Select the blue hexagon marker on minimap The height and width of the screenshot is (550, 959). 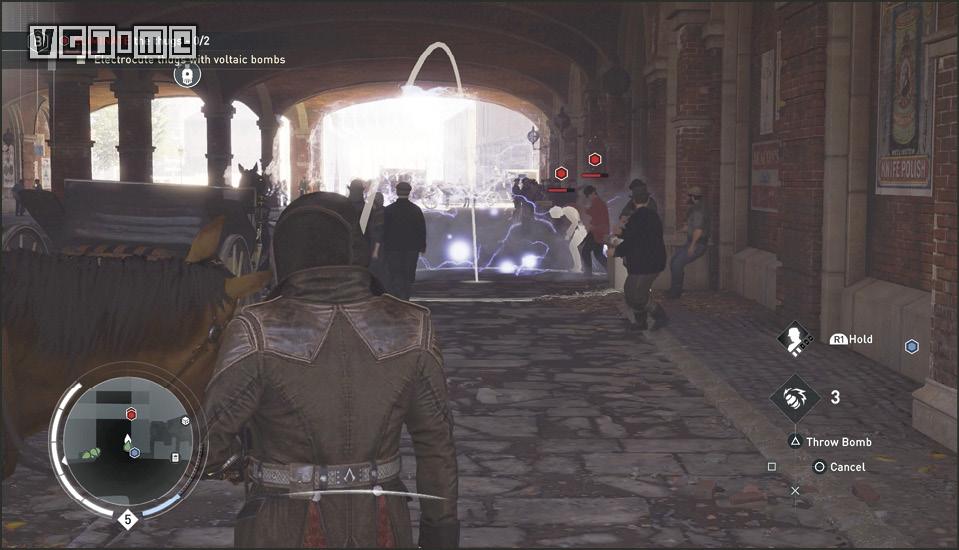point(135,452)
